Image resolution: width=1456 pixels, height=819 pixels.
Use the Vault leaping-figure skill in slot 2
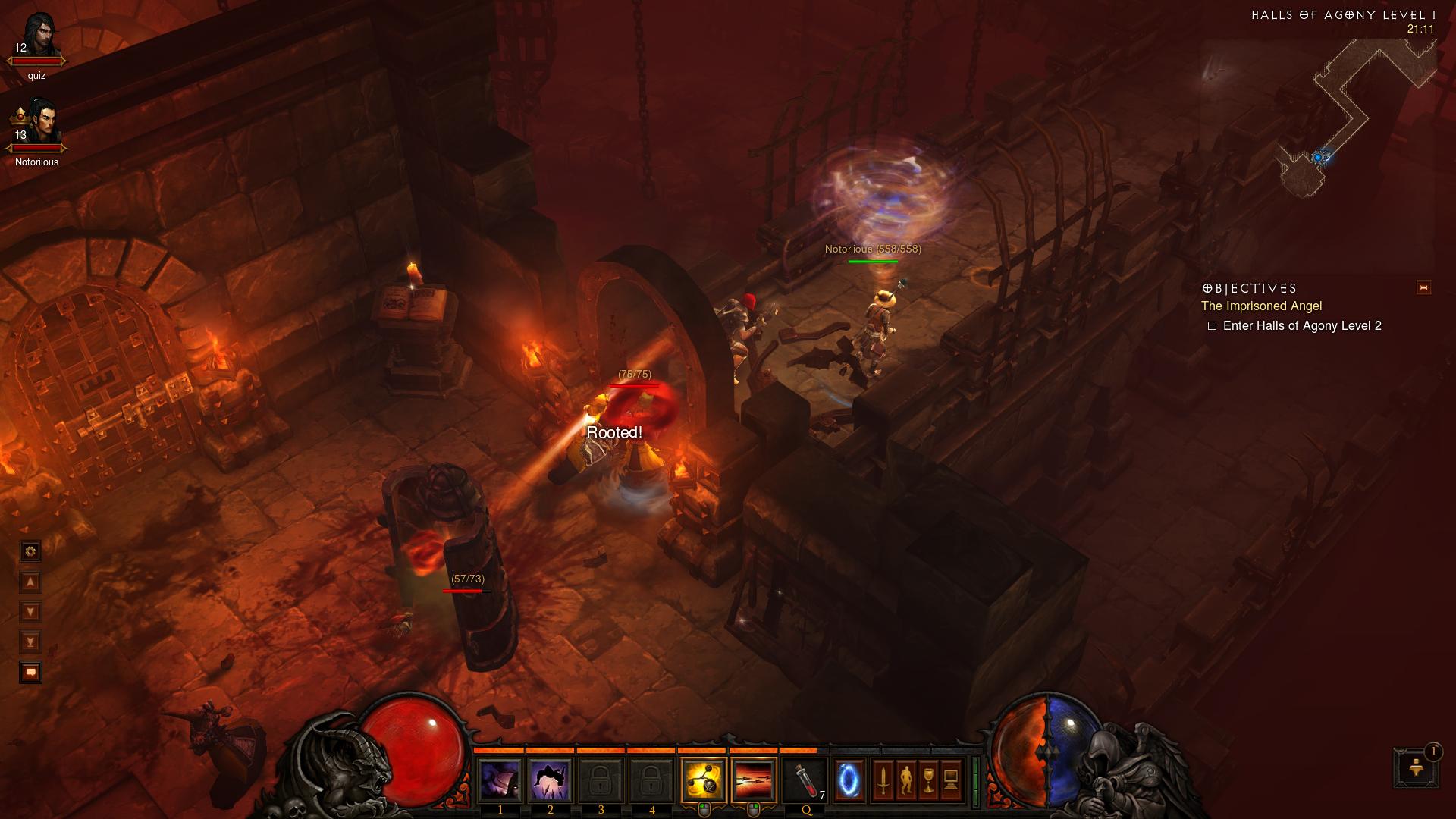551,780
